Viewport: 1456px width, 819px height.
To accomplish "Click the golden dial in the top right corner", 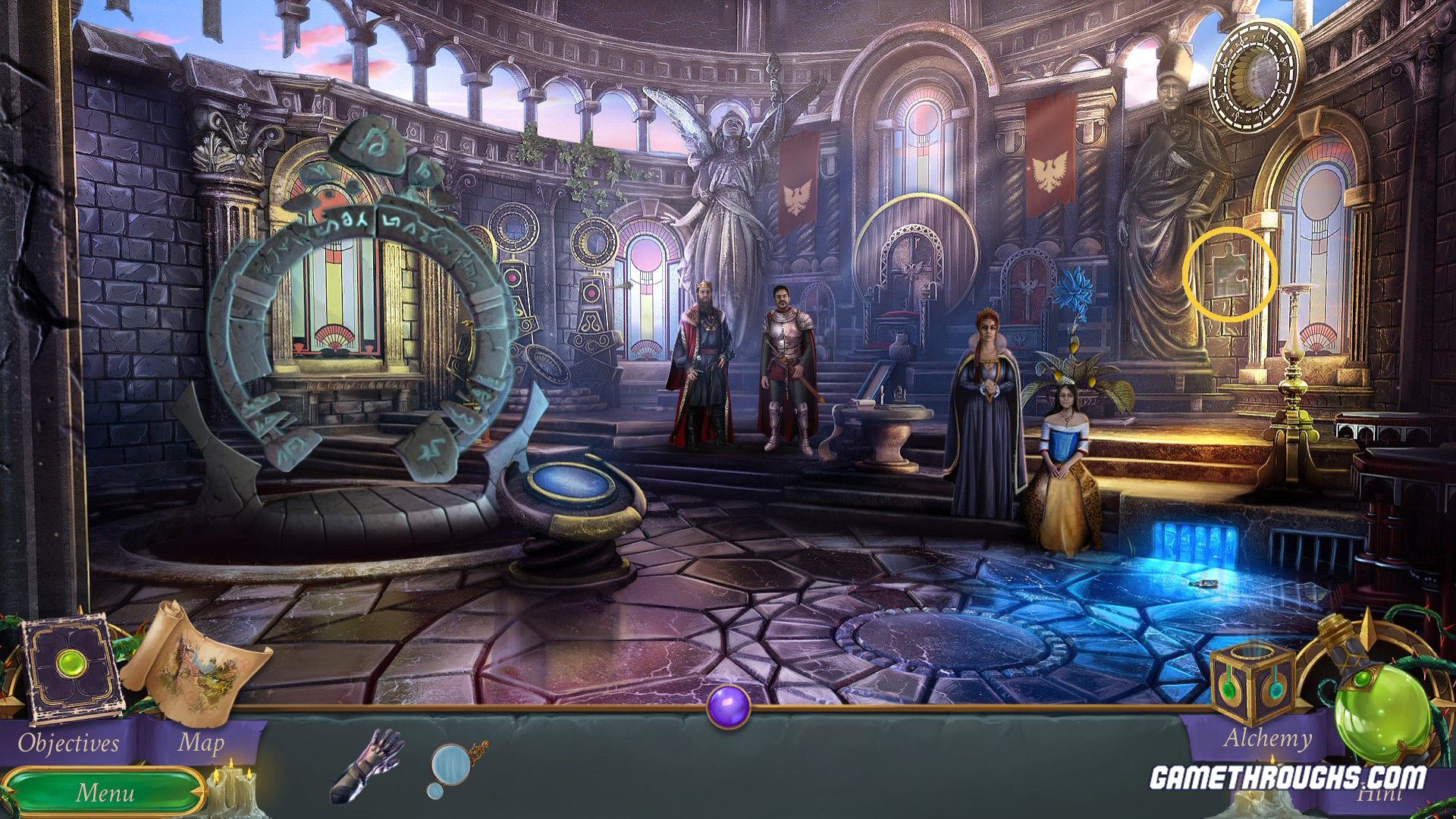I will tap(1255, 76).
